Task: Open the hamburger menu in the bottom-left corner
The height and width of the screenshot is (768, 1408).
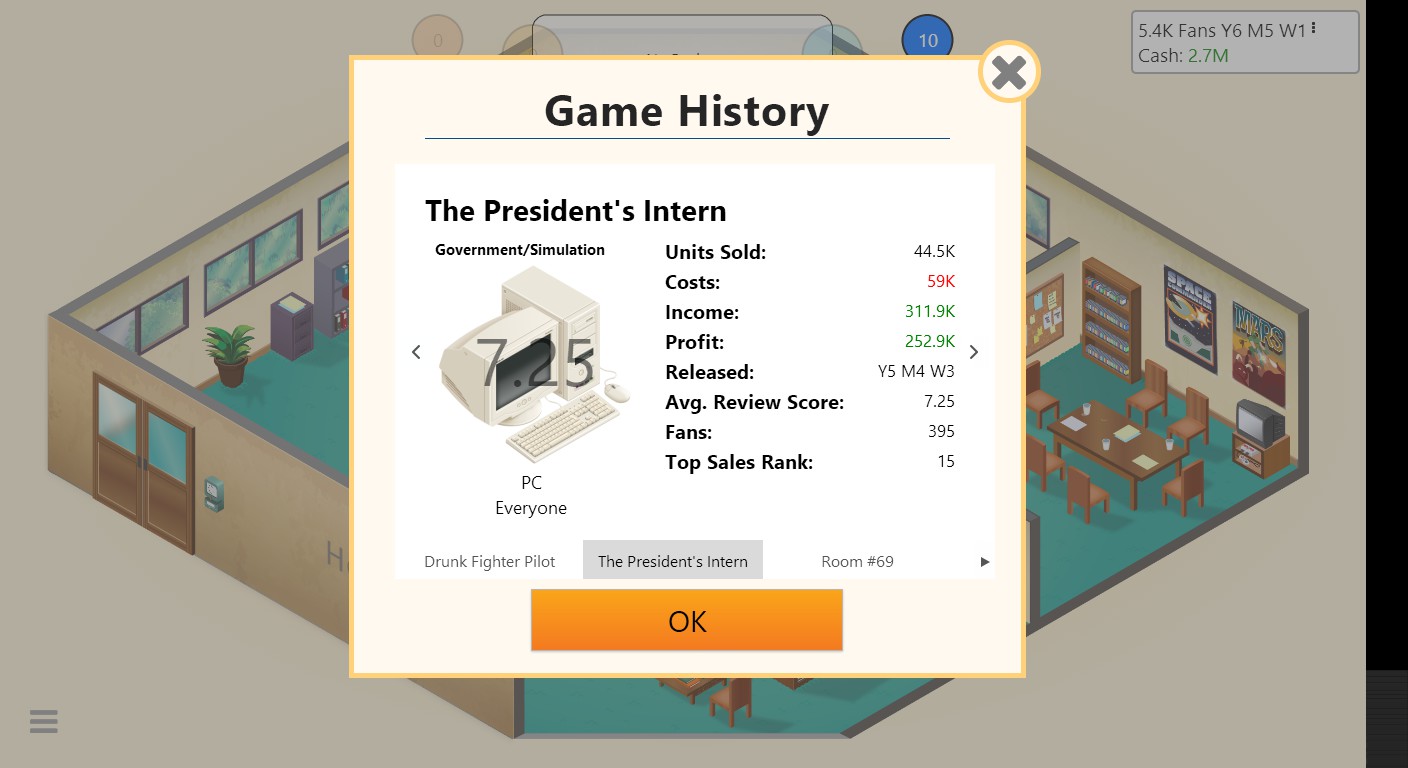Action: [42, 720]
